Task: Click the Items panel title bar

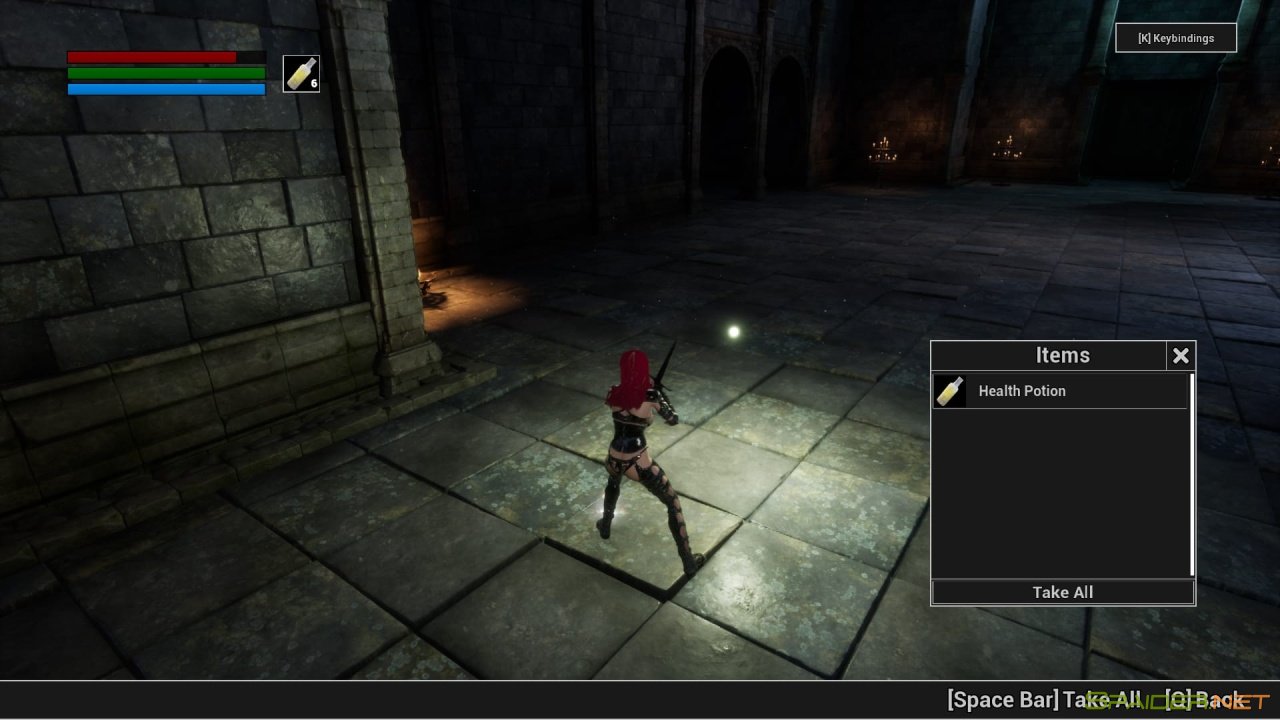Action: pos(1062,355)
